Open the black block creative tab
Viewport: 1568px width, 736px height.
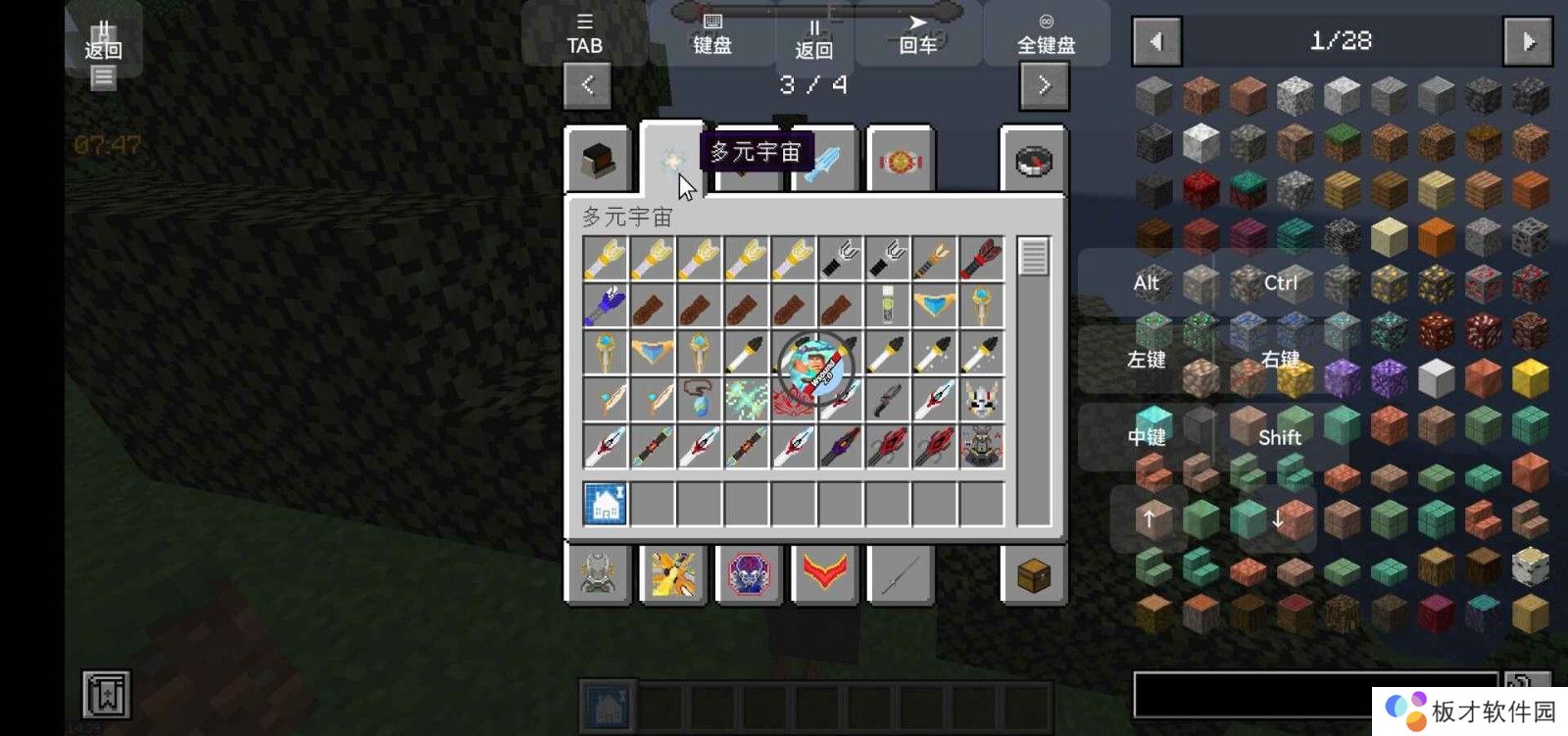coord(598,161)
